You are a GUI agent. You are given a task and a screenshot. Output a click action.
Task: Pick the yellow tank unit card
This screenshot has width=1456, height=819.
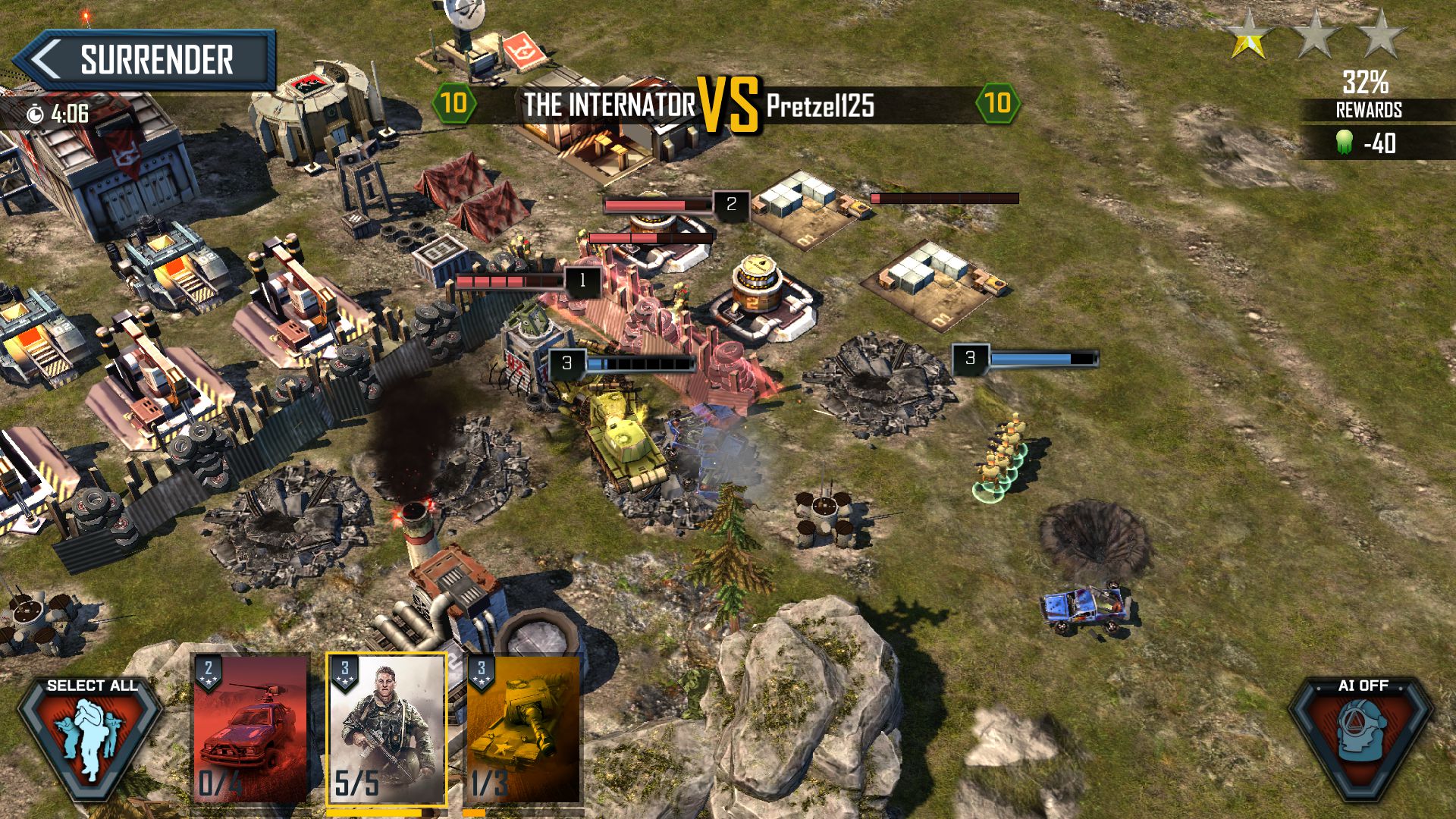[523, 730]
